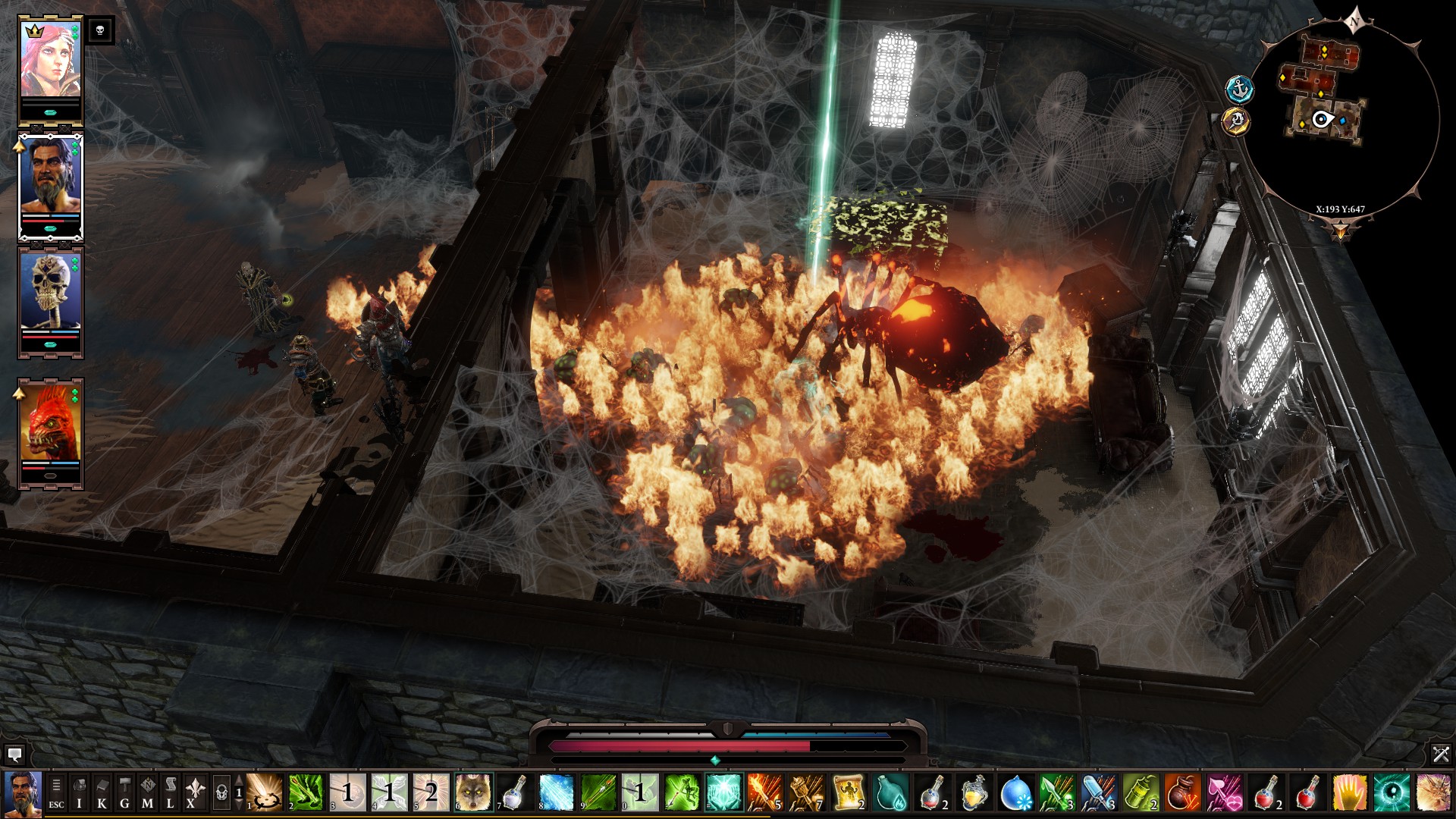Image resolution: width=1456 pixels, height=819 pixels.
Task: Open the skills book button
Action: tap(102, 793)
